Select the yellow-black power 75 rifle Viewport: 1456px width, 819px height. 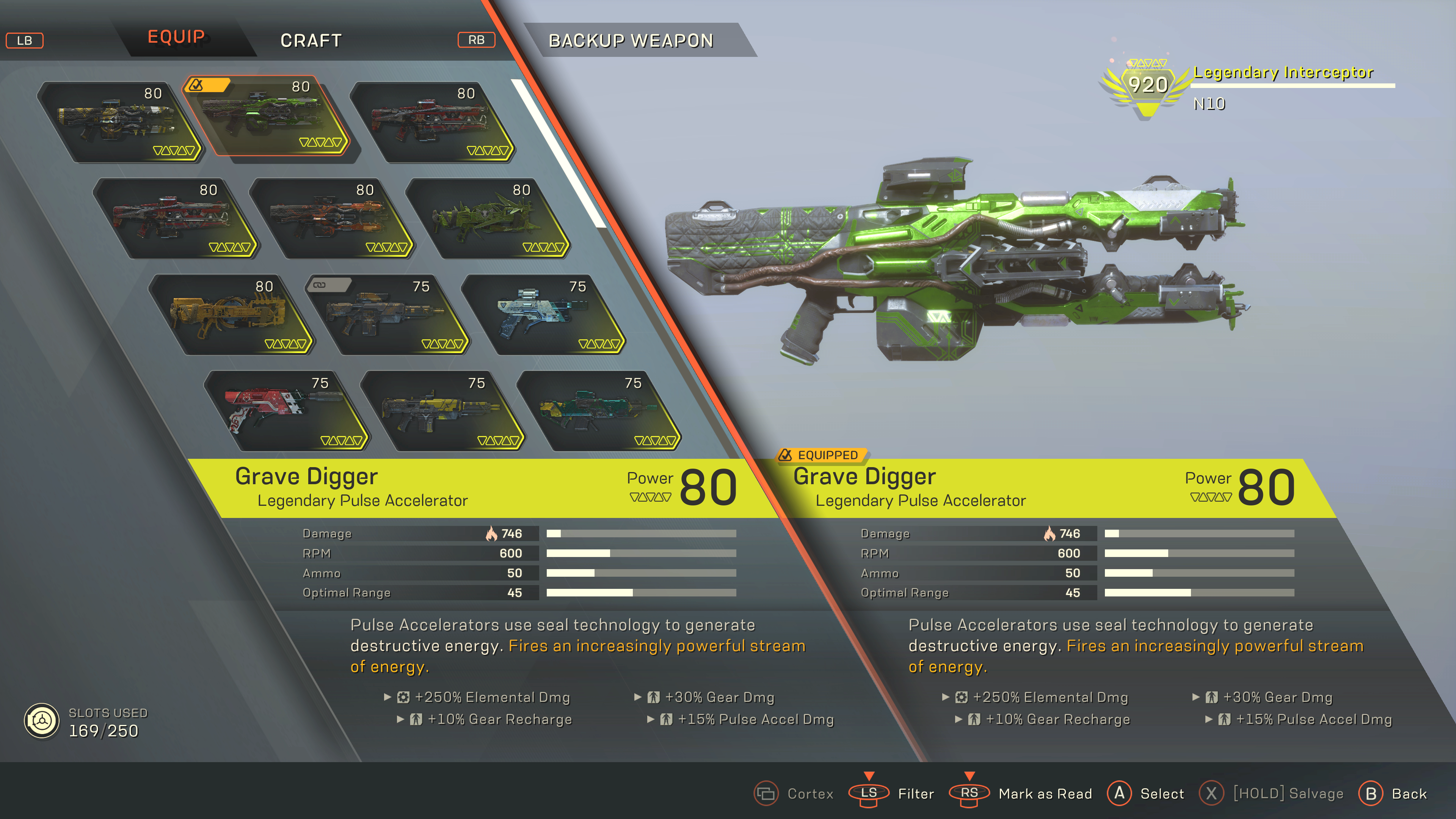click(x=442, y=411)
